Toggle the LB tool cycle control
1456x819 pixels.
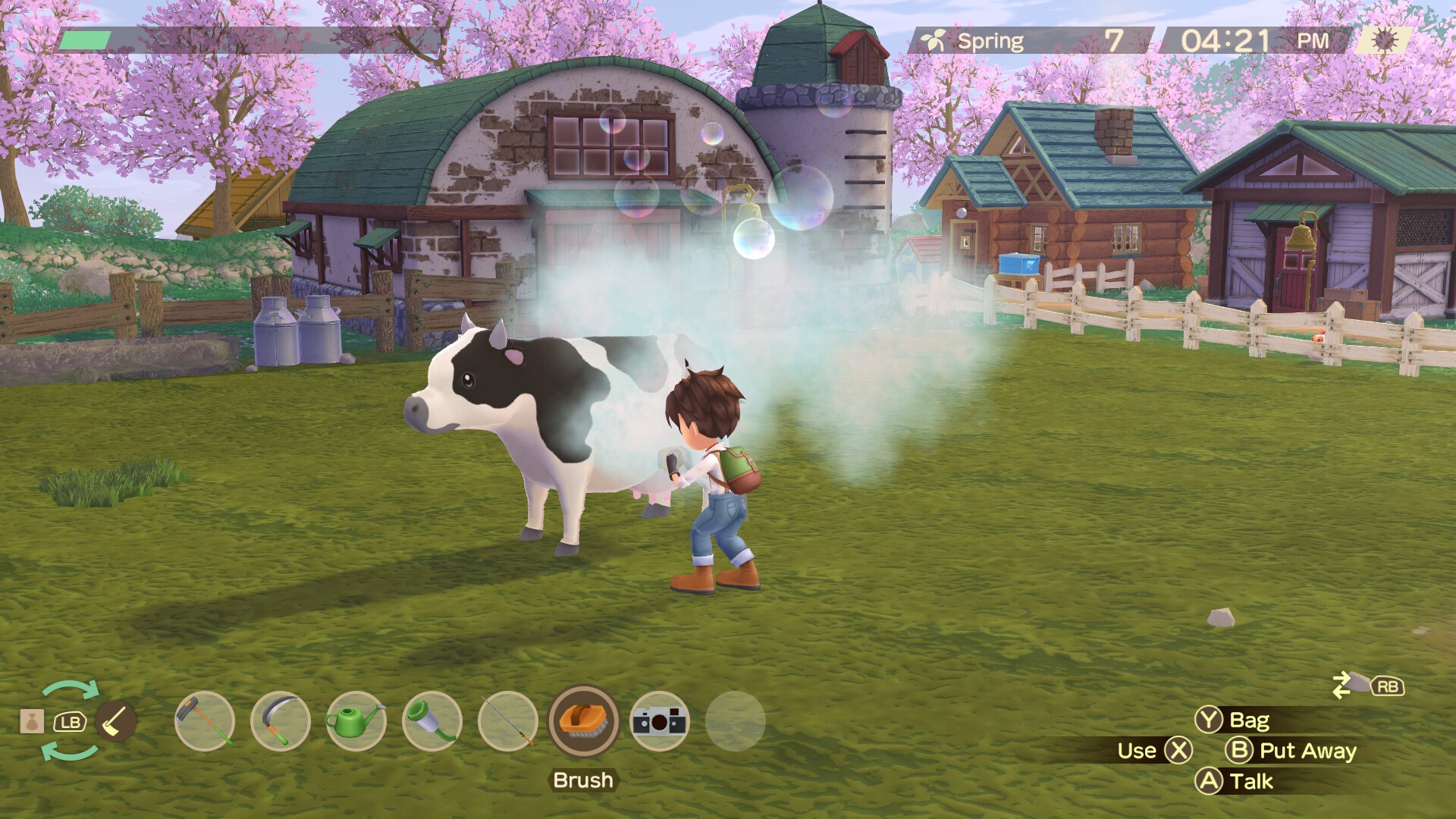tap(71, 722)
